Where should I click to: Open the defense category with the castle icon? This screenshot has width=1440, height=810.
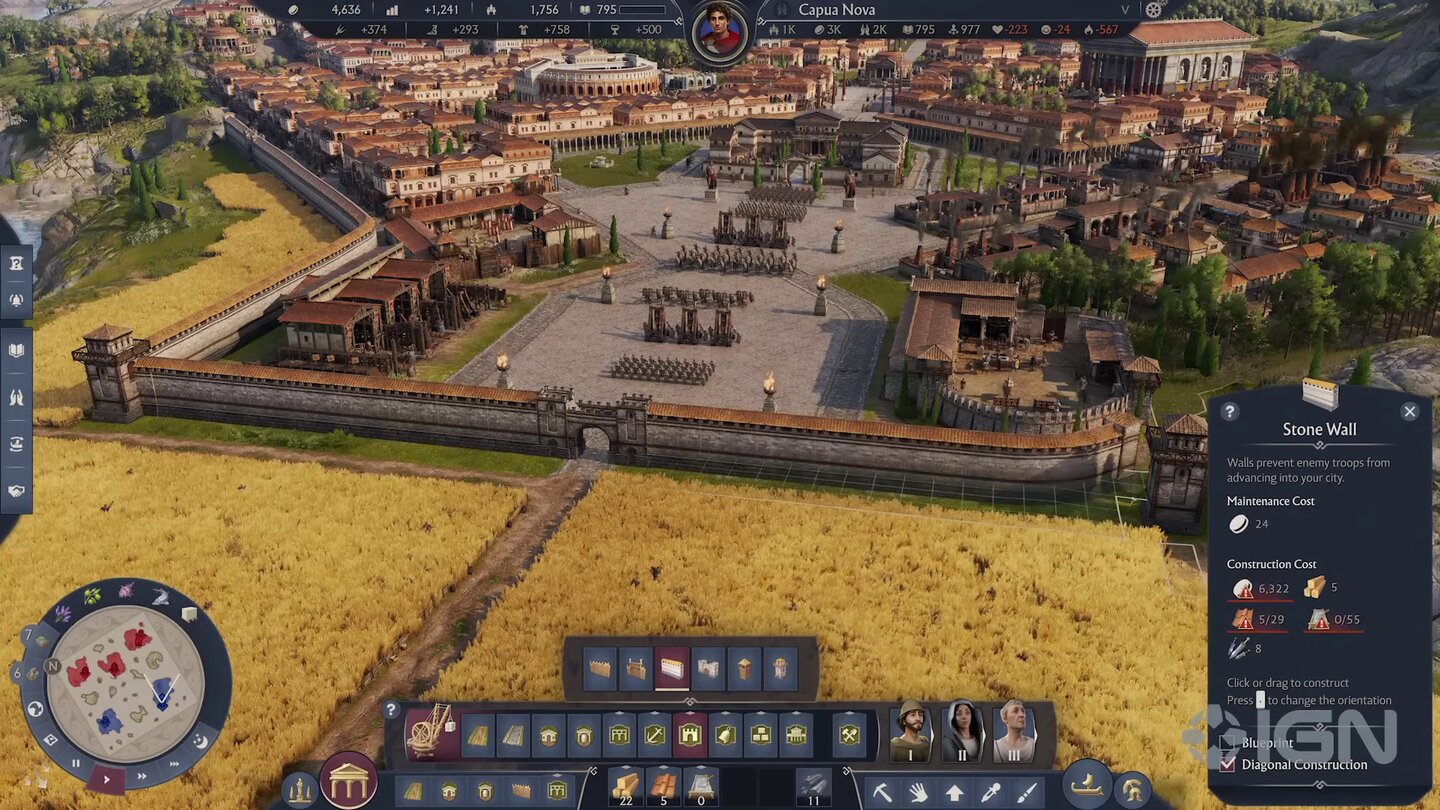690,735
